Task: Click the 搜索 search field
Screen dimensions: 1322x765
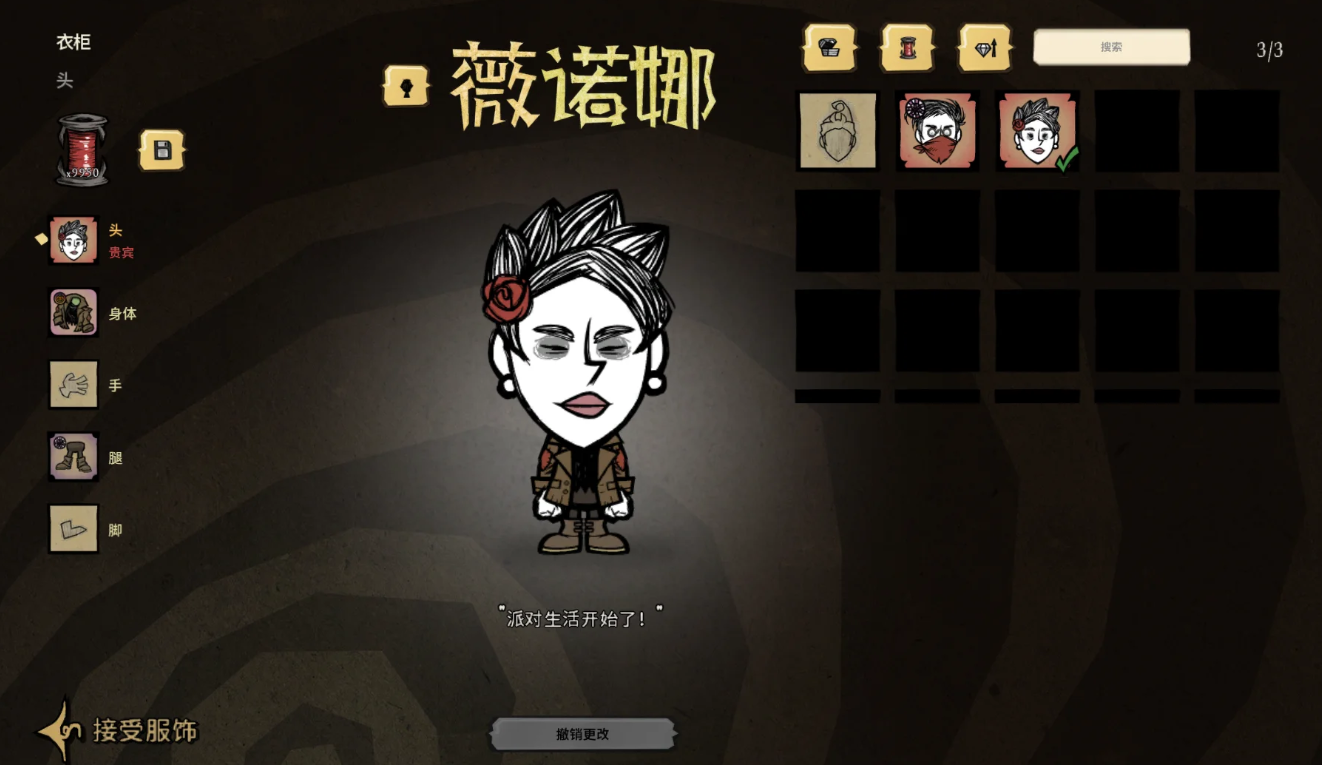Action: coord(1110,46)
